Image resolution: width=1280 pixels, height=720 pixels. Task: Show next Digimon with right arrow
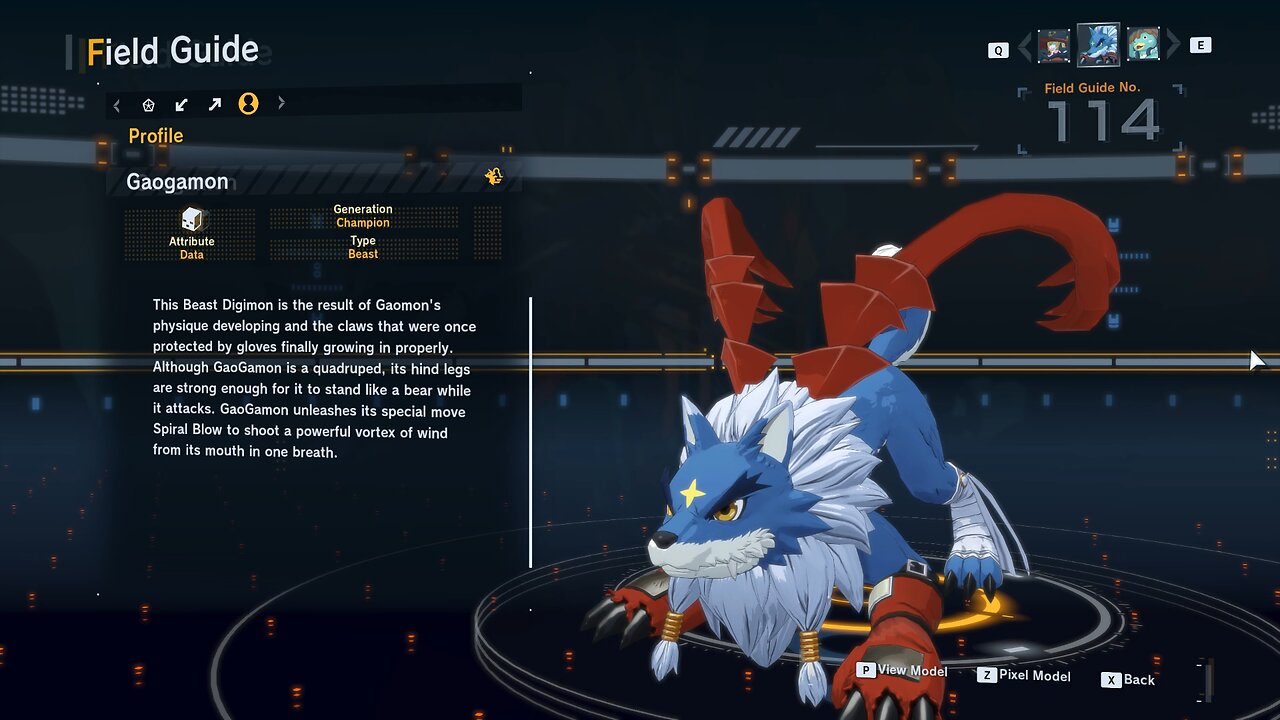click(1174, 45)
